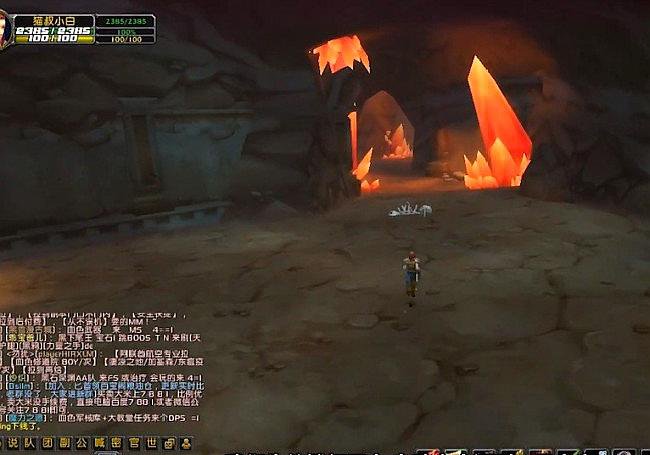Select the 团 raid chat button
Image resolution: width=650 pixels, height=455 pixels.
pyautogui.click(x=46, y=443)
